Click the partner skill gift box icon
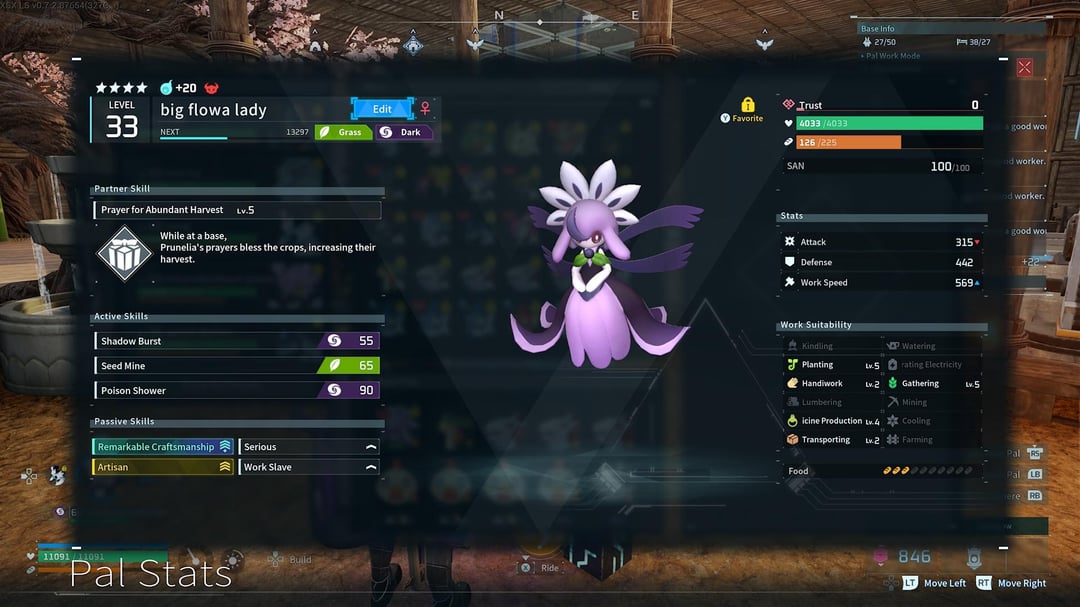 coord(124,253)
